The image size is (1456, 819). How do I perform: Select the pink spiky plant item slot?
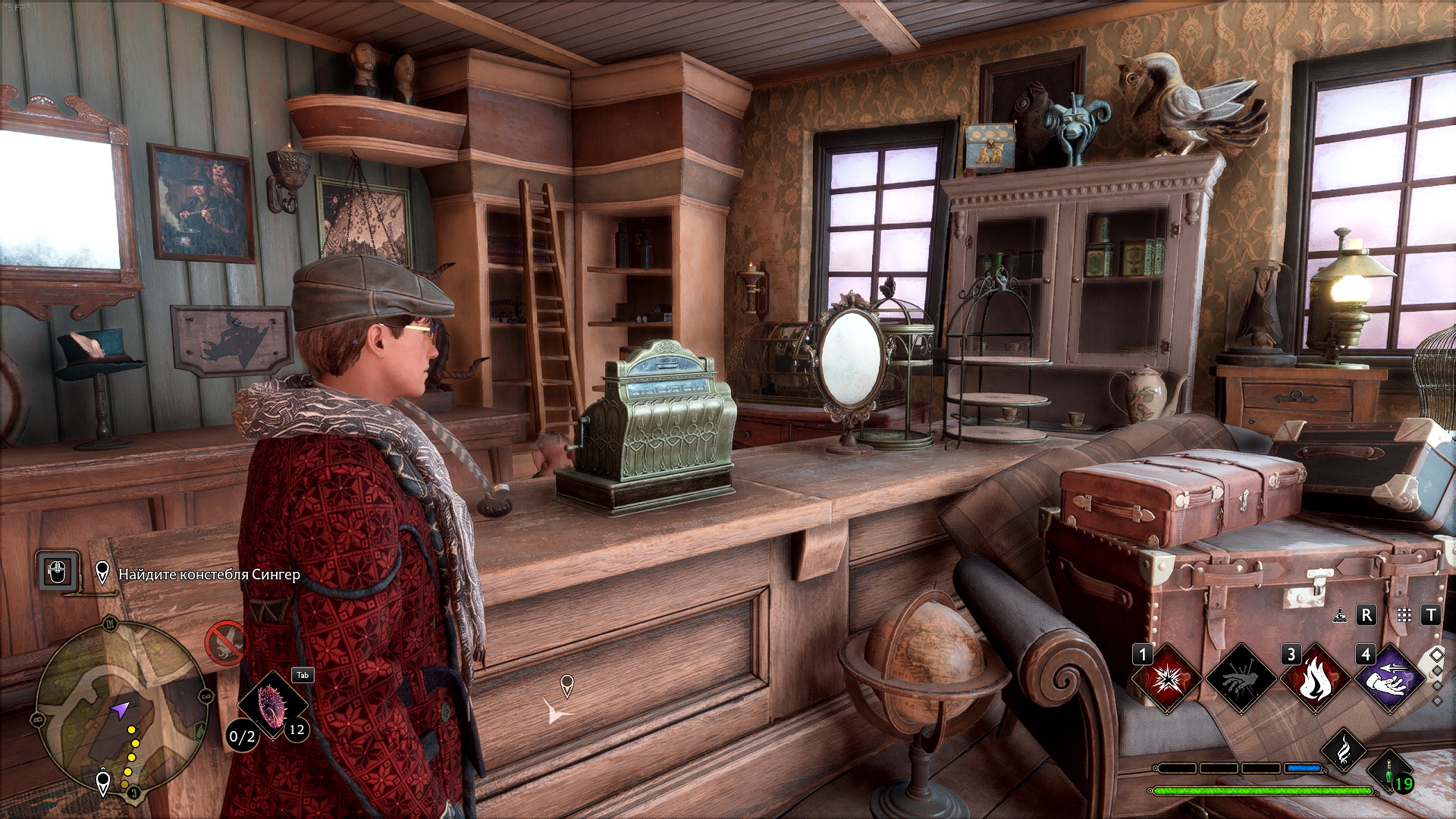[271, 704]
